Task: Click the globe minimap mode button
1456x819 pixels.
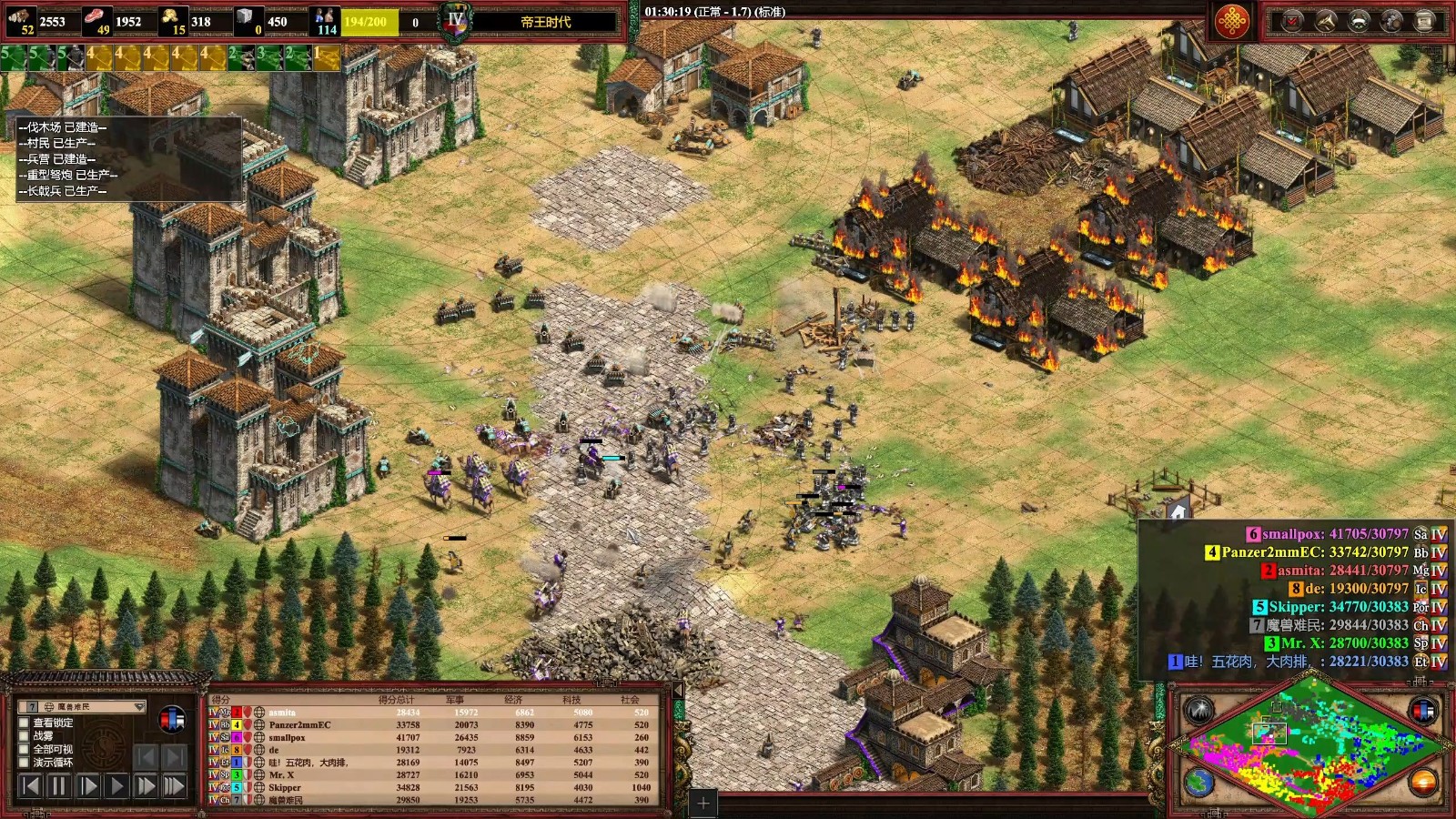Action: click(1198, 782)
